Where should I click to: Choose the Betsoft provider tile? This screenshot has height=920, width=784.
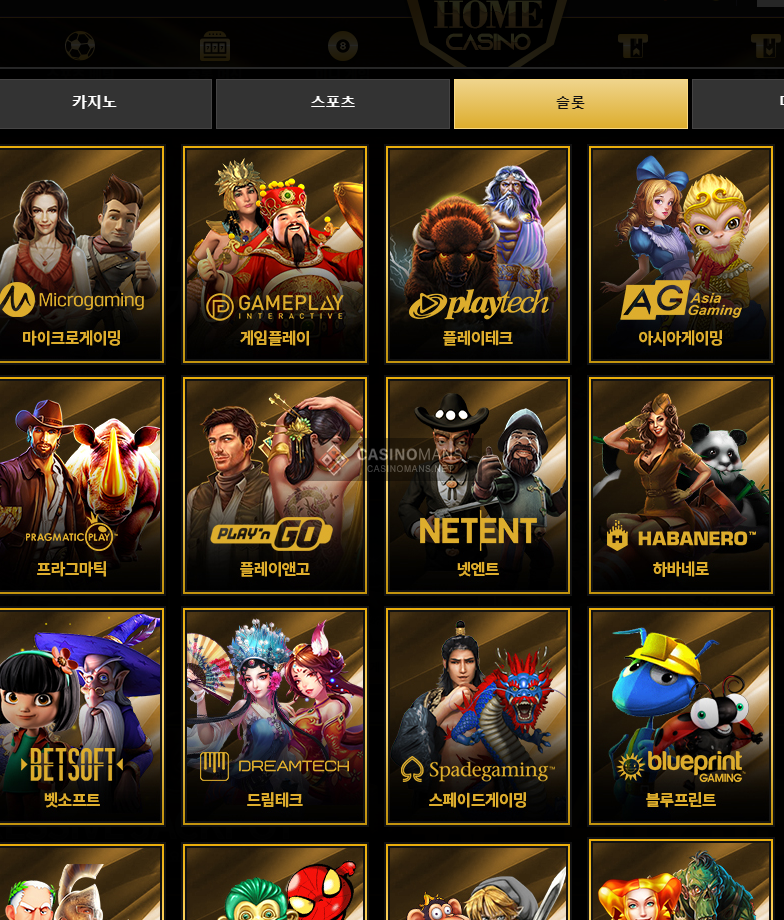click(x=80, y=715)
